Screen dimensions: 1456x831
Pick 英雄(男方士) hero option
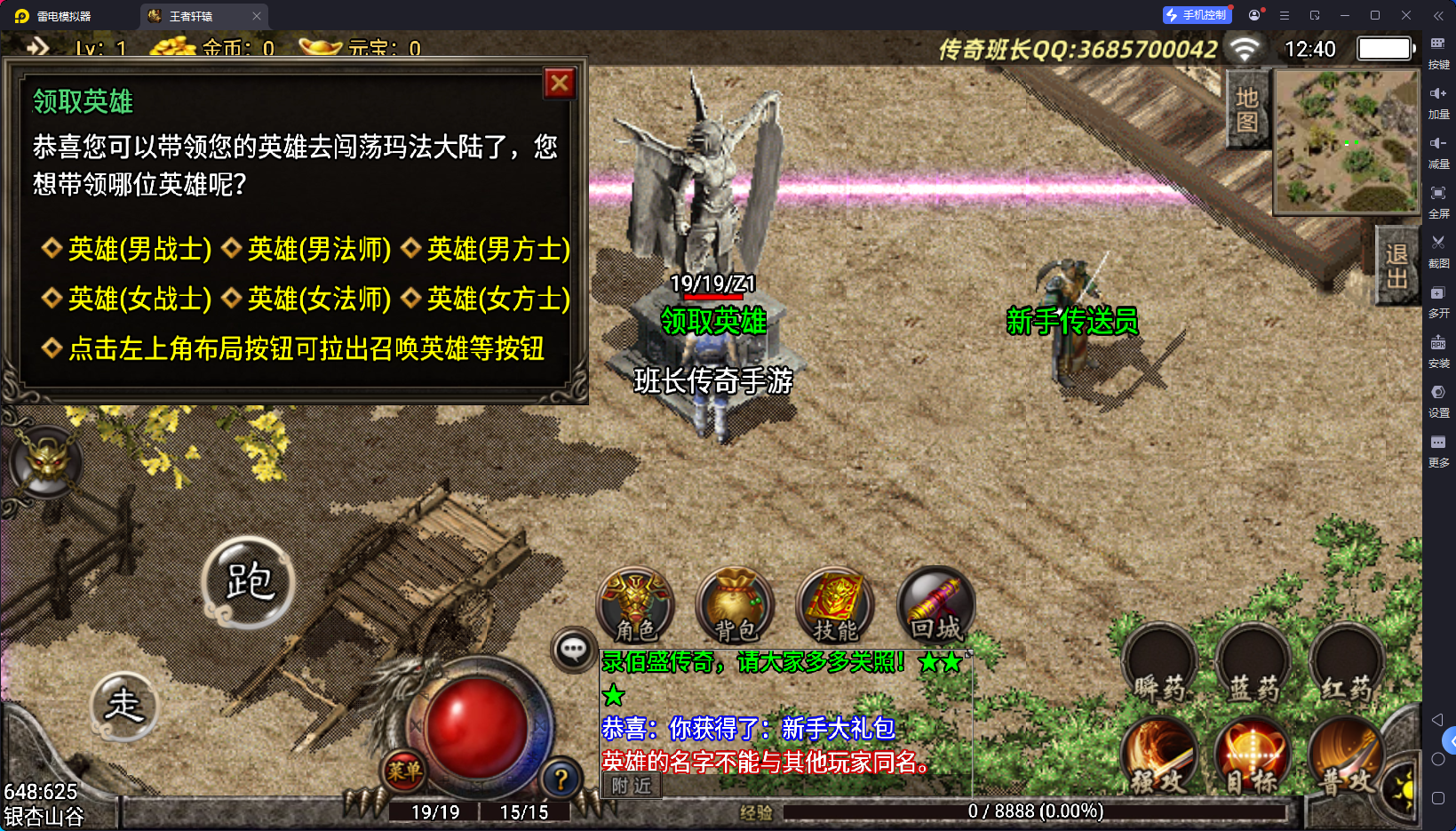pos(498,249)
